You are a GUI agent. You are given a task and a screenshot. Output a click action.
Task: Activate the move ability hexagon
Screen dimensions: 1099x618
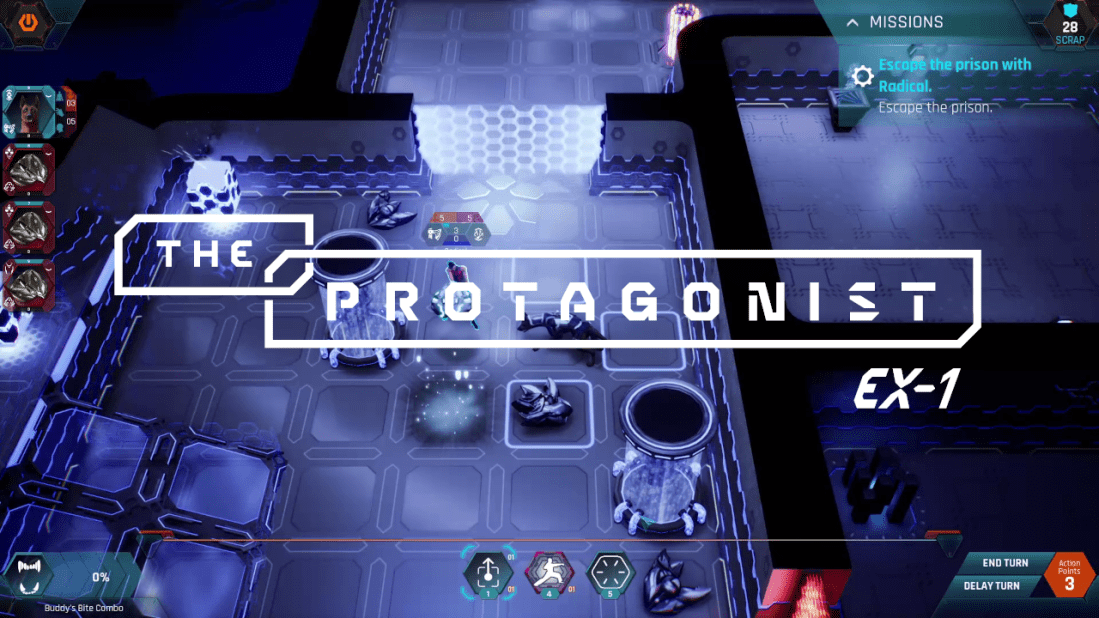pyautogui.click(x=487, y=574)
